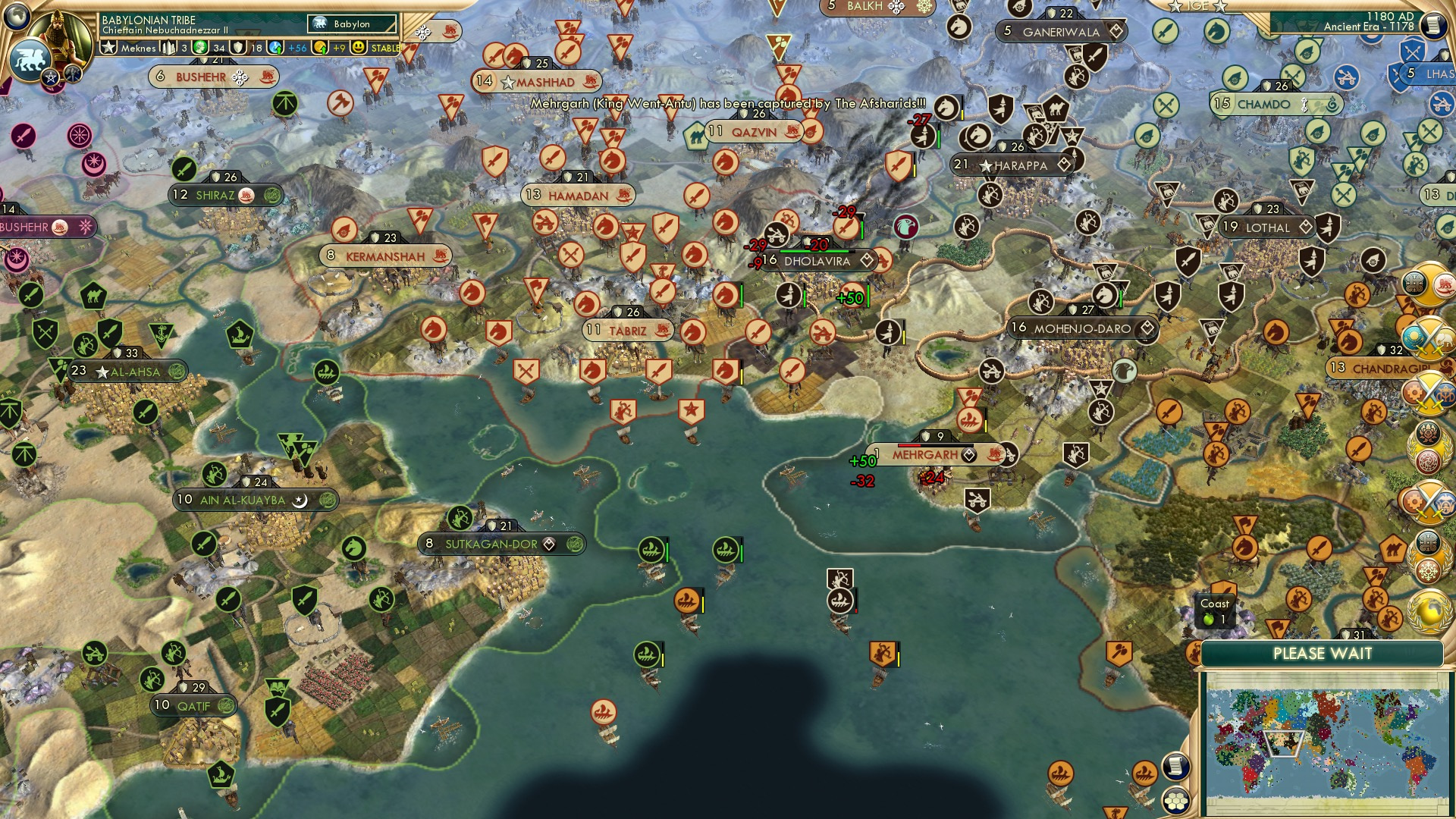Select Nebuchadnezzar's leader portrait
Image resolution: width=1456 pixels, height=819 pixels.
pyautogui.click(x=59, y=36)
